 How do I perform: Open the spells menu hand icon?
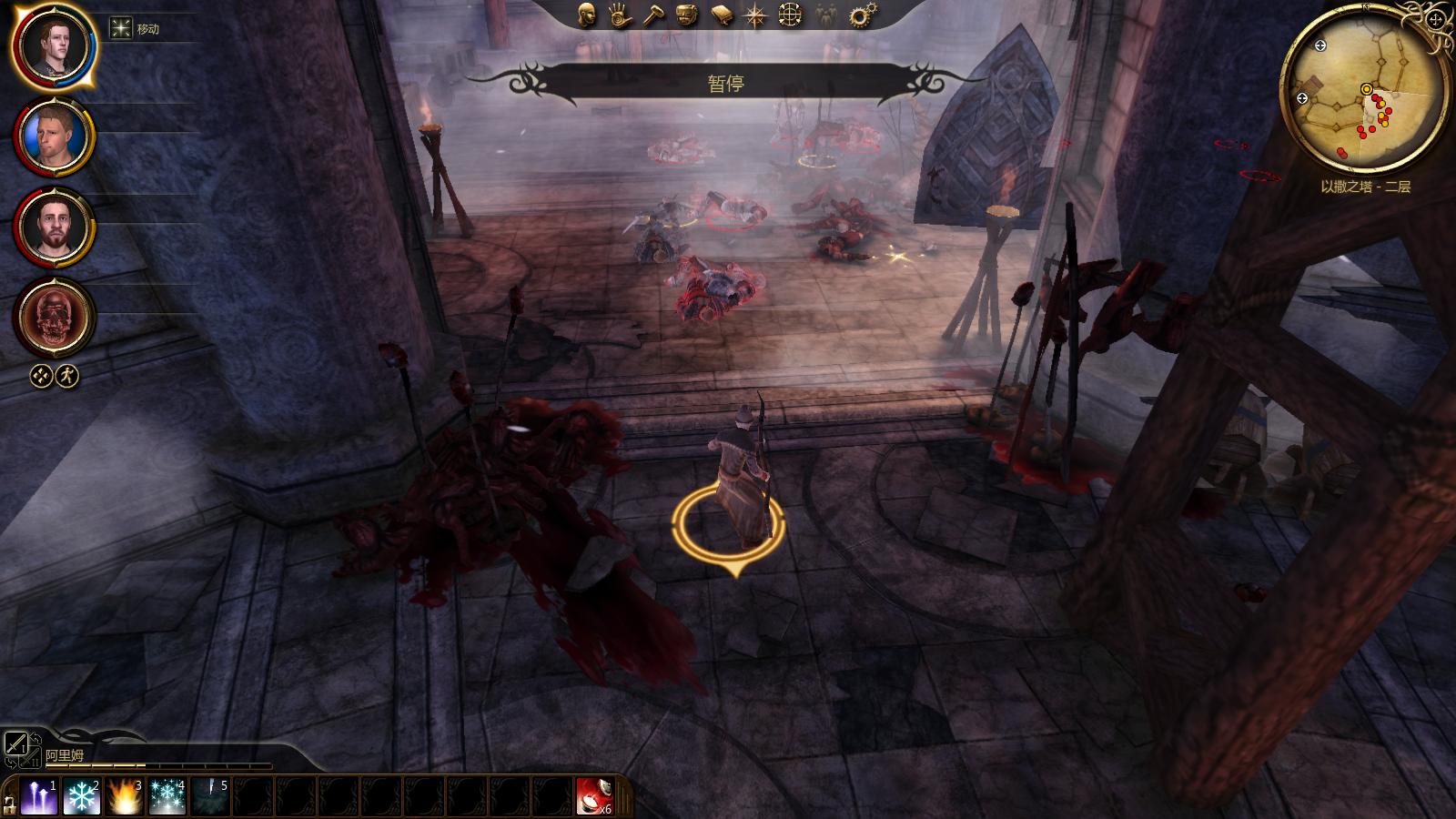tap(621, 15)
